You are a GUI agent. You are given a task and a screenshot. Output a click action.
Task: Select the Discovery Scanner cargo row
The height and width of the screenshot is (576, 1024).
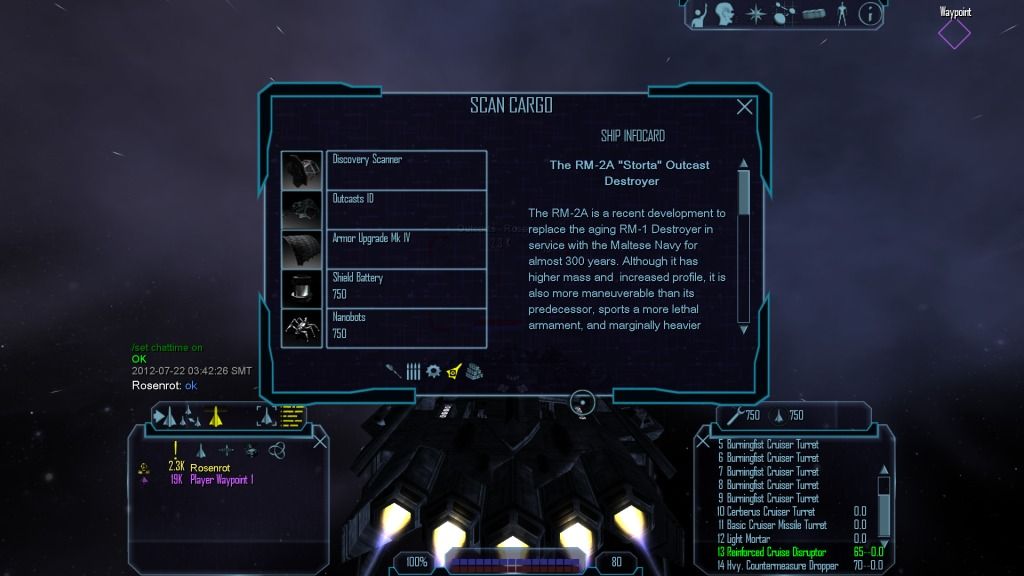pos(406,169)
